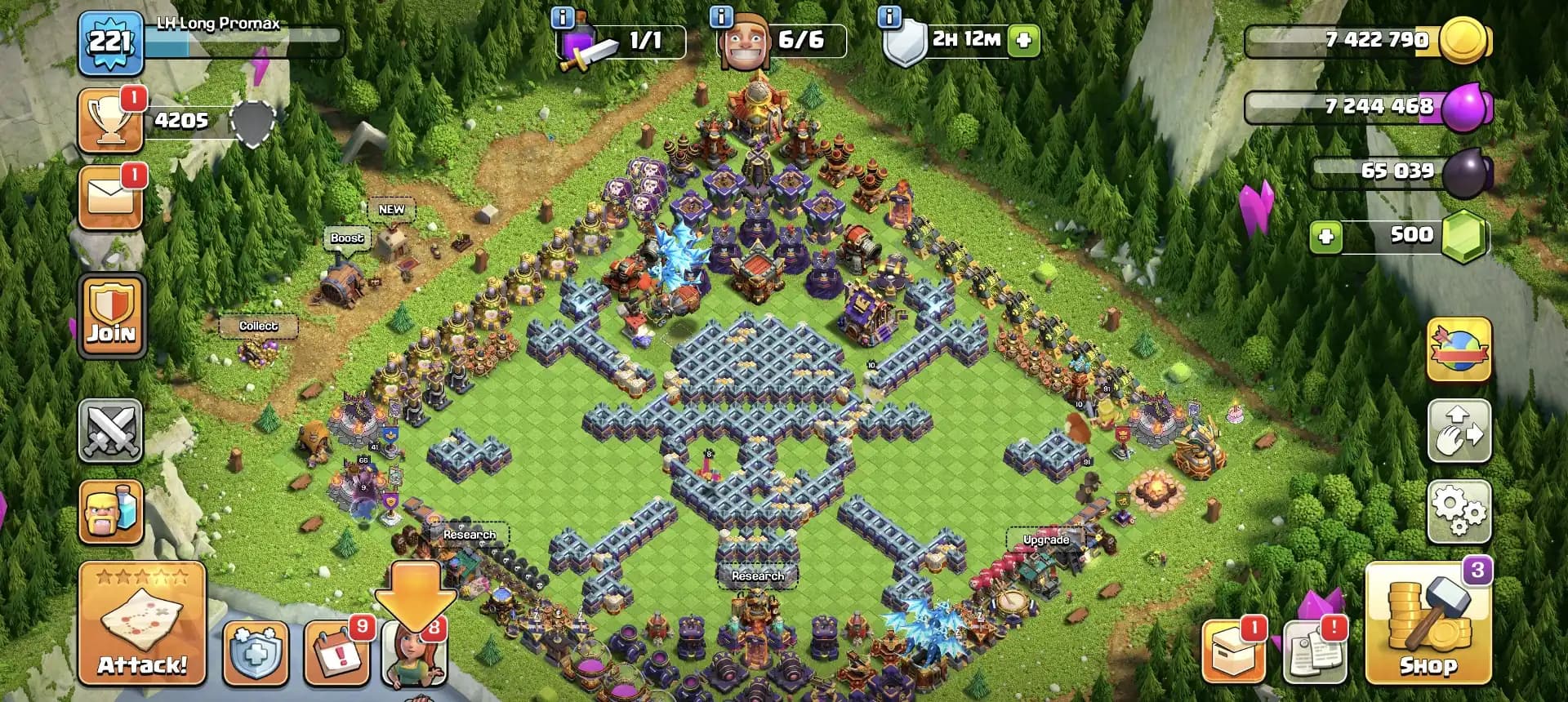Open Research at the laboratory
Screen dimensions: 1568x702
pyautogui.click(x=759, y=575)
